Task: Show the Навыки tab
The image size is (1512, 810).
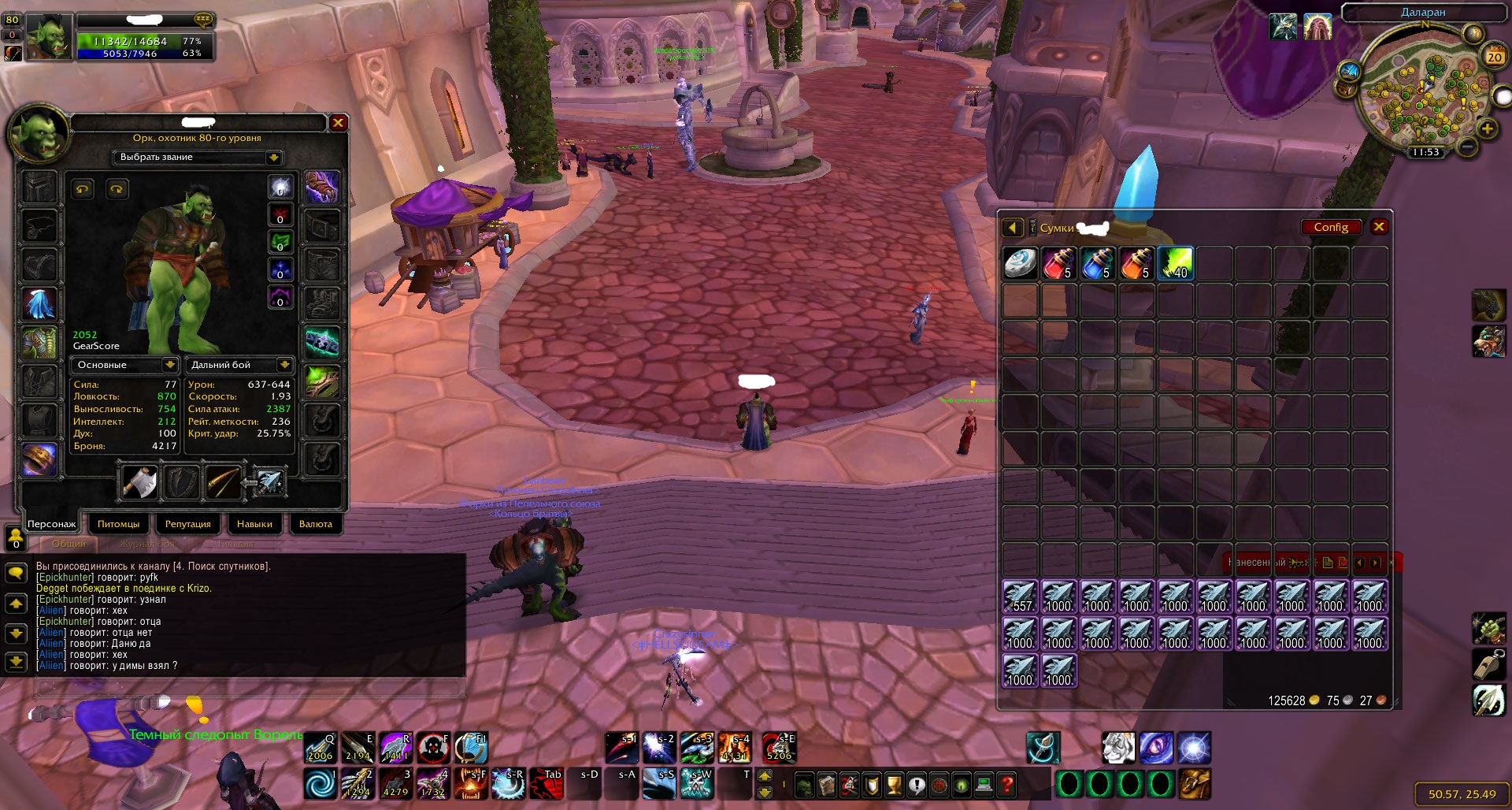Action: [x=254, y=524]
